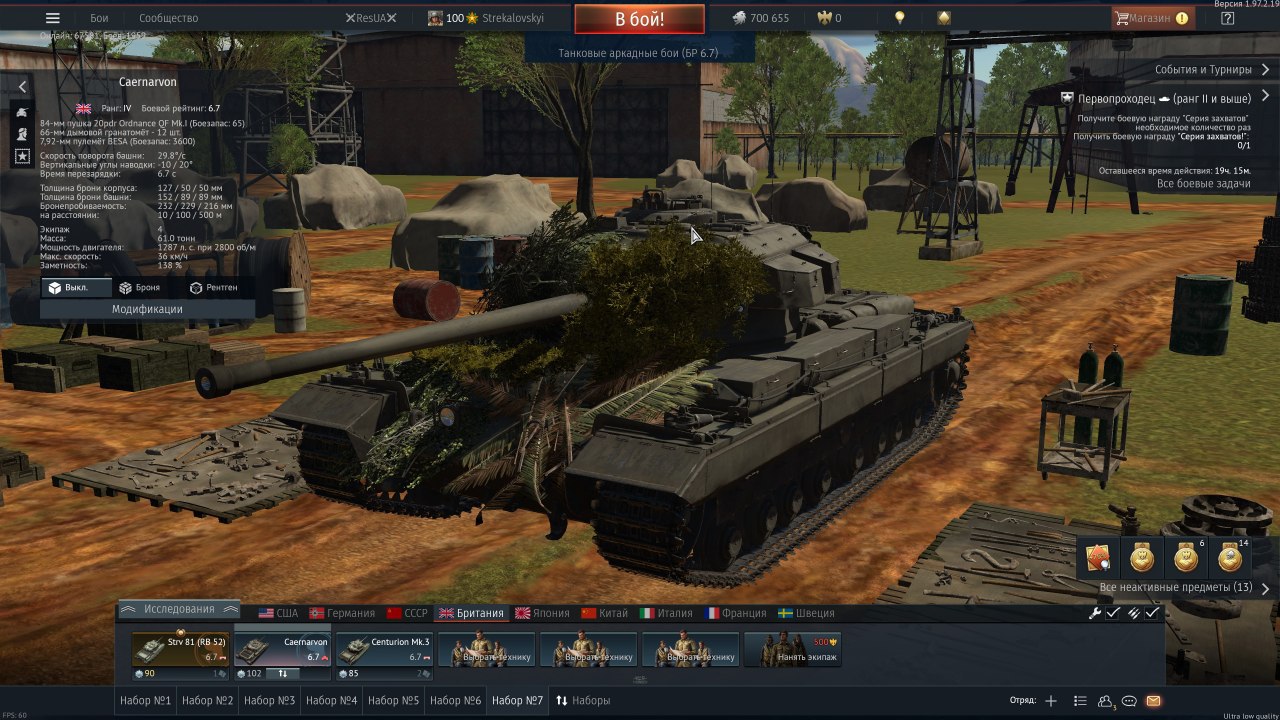
Task: Open the hamburger main menu
Action: (x=53, y=18)
